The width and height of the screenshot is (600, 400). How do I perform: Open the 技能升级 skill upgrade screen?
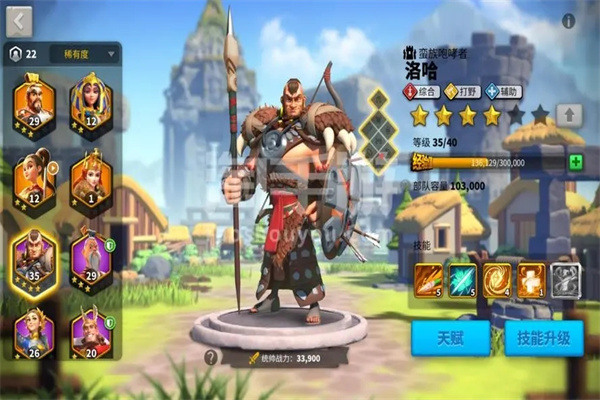[x=544, y=339]
